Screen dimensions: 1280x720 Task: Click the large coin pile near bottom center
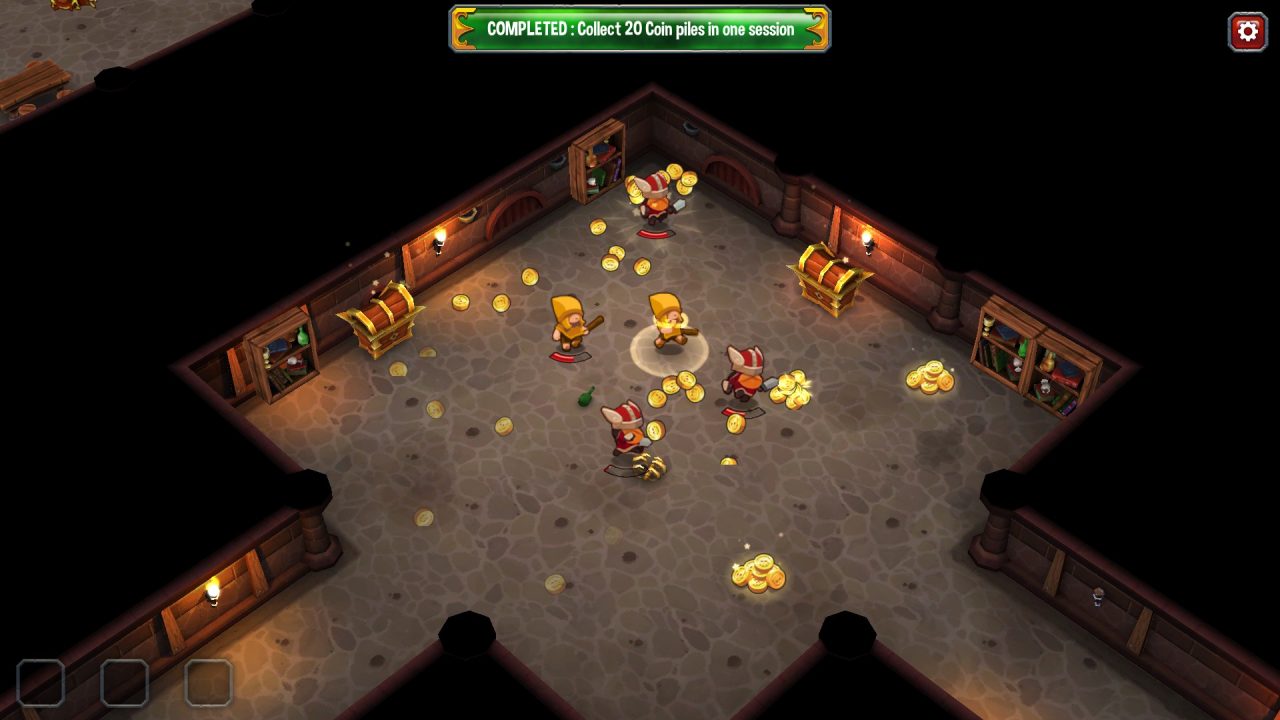point(760,575)
